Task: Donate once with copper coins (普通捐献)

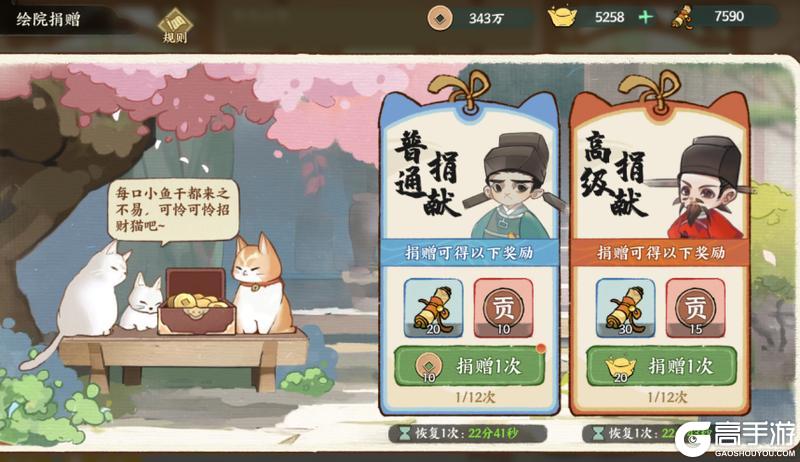Action: [469, 366]
